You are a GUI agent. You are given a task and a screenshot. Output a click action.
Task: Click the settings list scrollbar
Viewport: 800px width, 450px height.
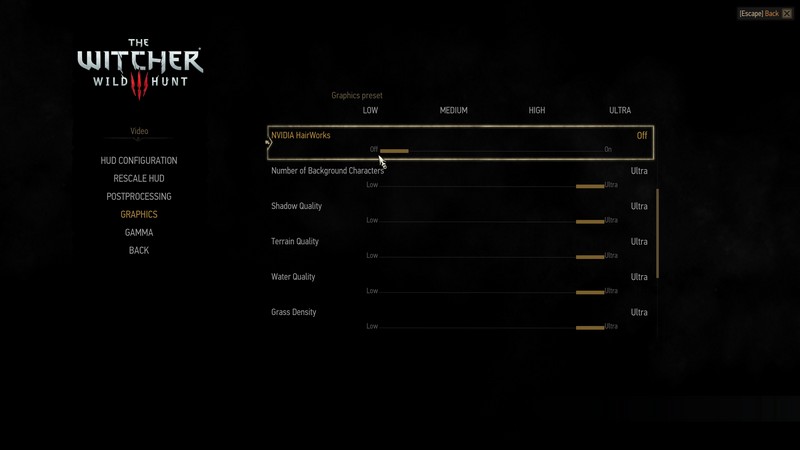(x=658, y=233)
